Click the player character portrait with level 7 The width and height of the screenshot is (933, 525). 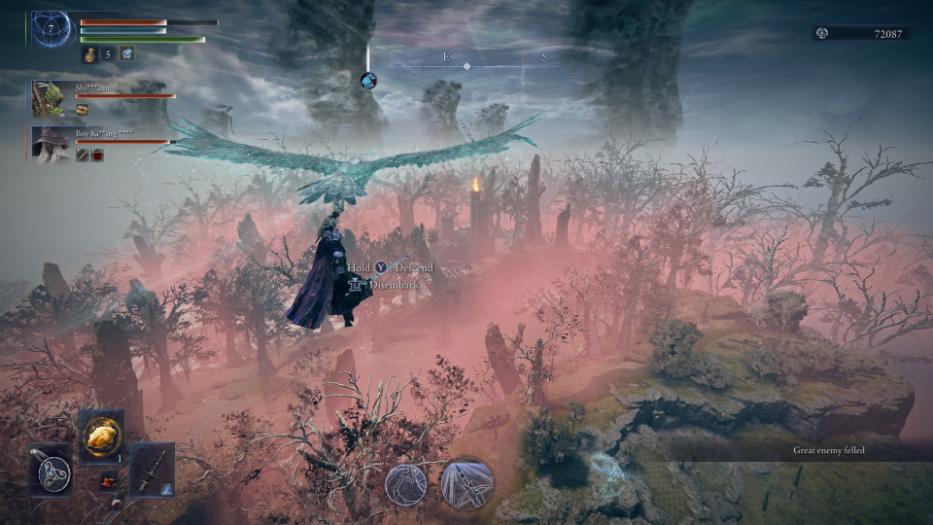click(x=51, y=29)
